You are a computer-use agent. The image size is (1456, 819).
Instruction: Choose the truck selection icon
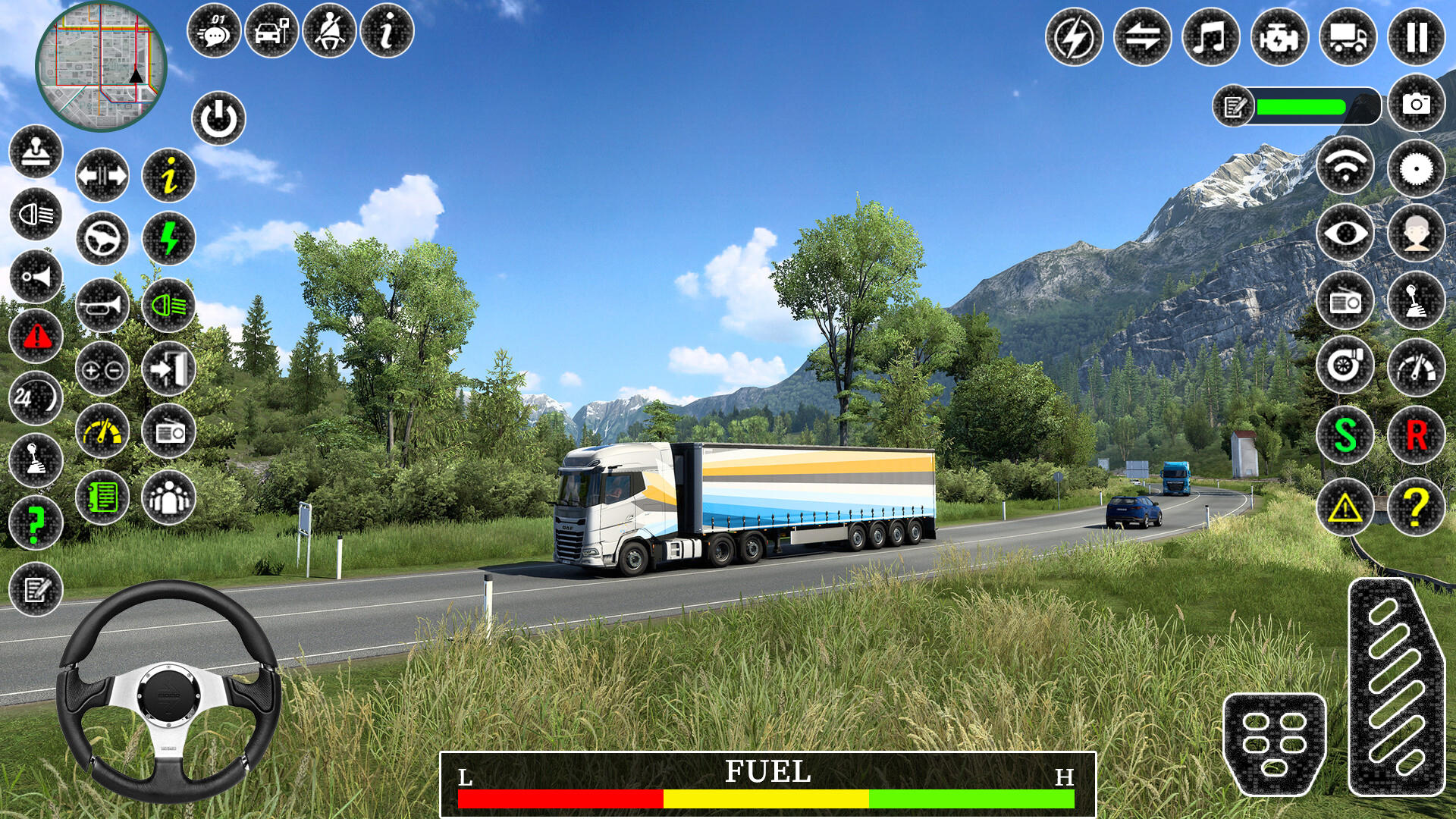click(x=1348, y=37)
